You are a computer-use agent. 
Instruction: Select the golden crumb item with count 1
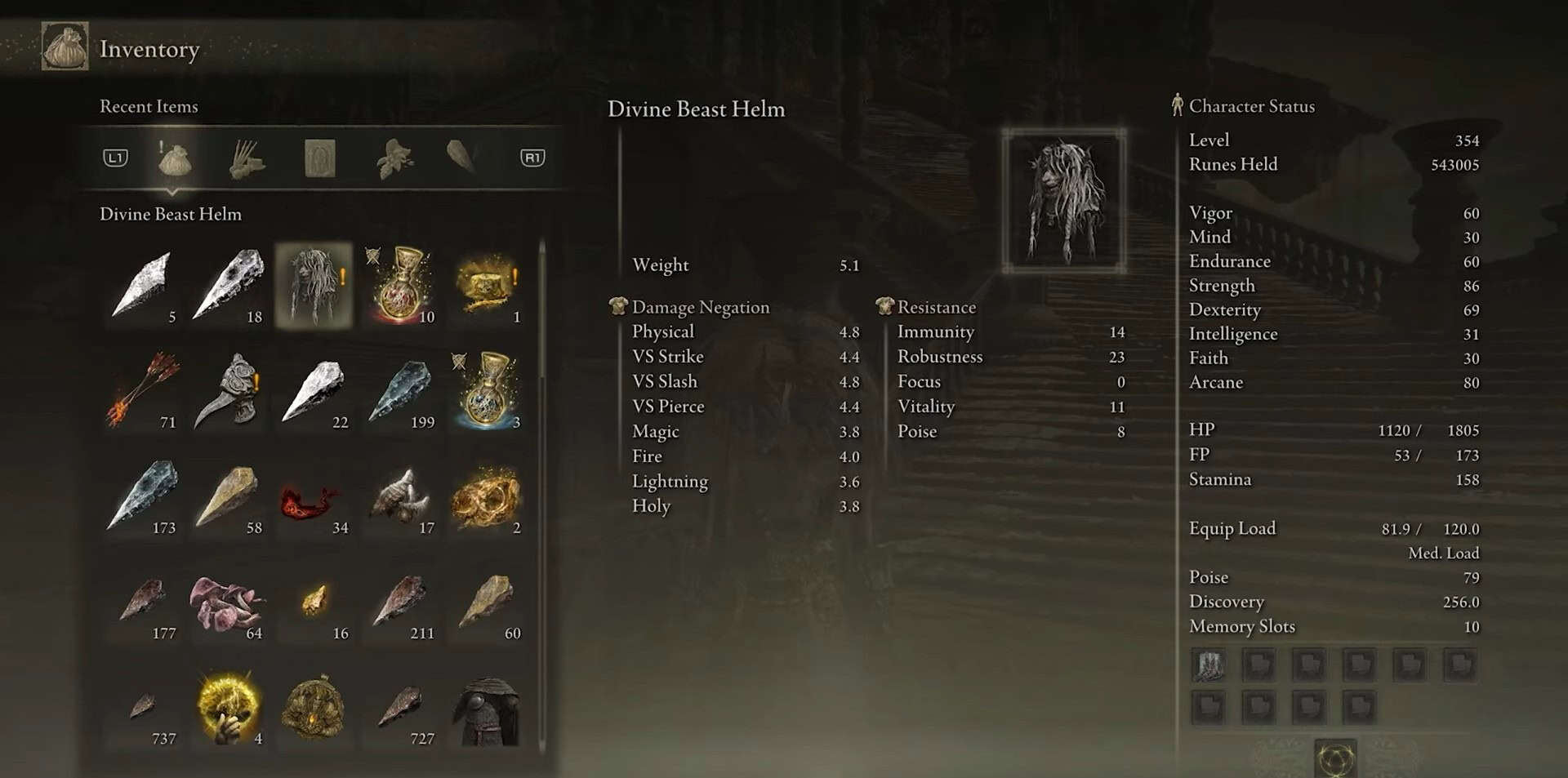point(487,284)
